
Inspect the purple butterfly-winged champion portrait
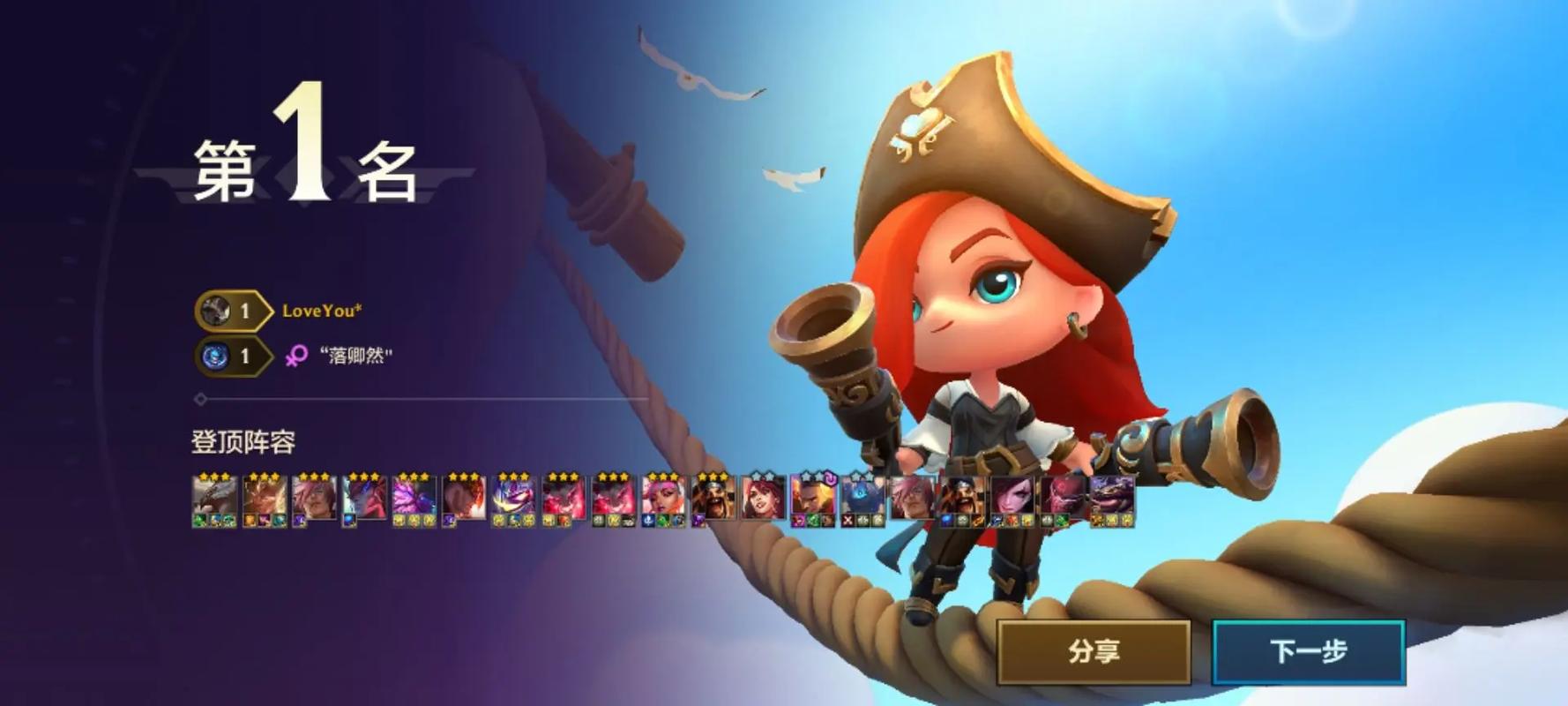[x=414, y=499]
